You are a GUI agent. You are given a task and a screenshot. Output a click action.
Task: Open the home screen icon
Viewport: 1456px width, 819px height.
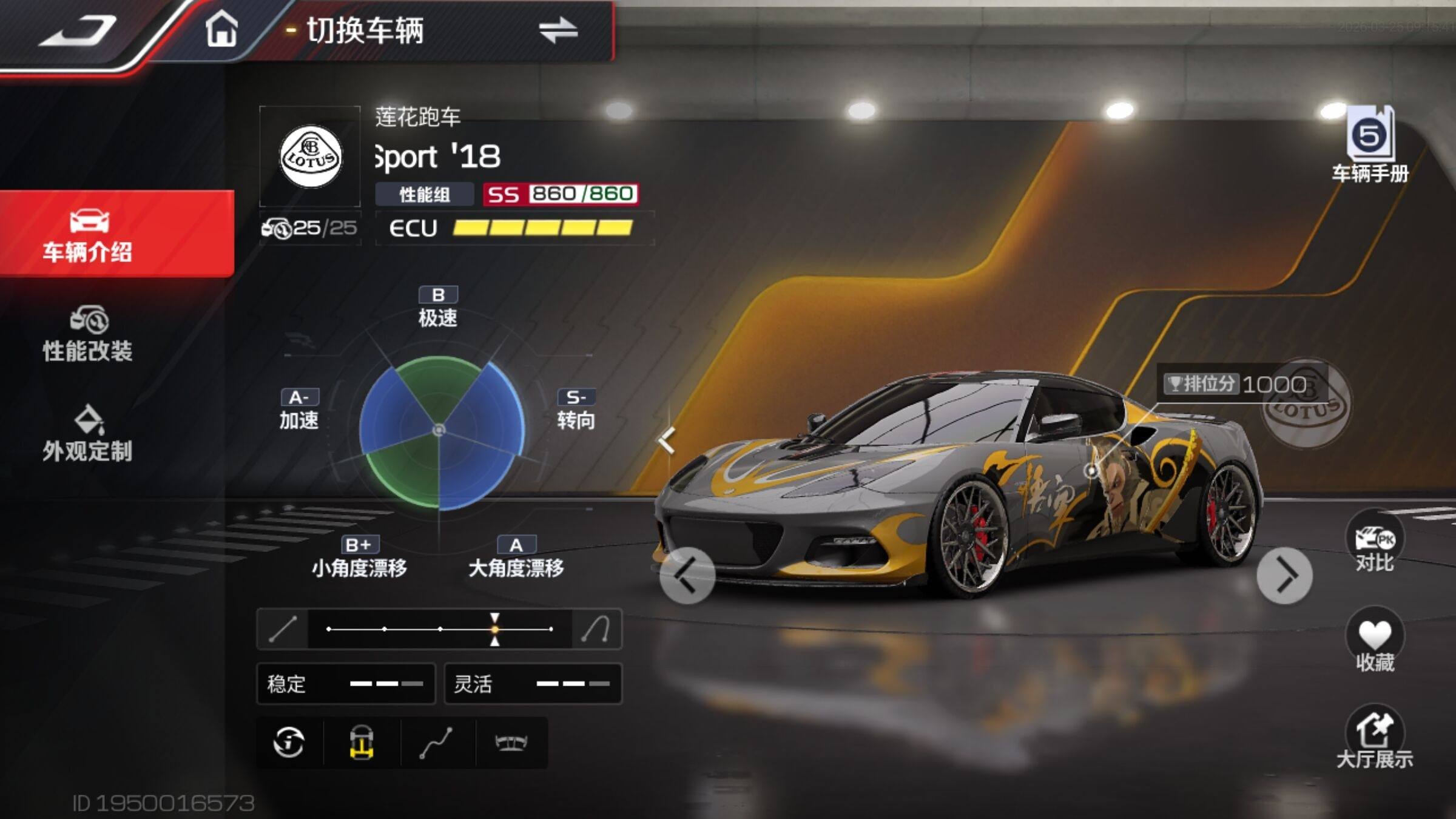click(221, 29)
